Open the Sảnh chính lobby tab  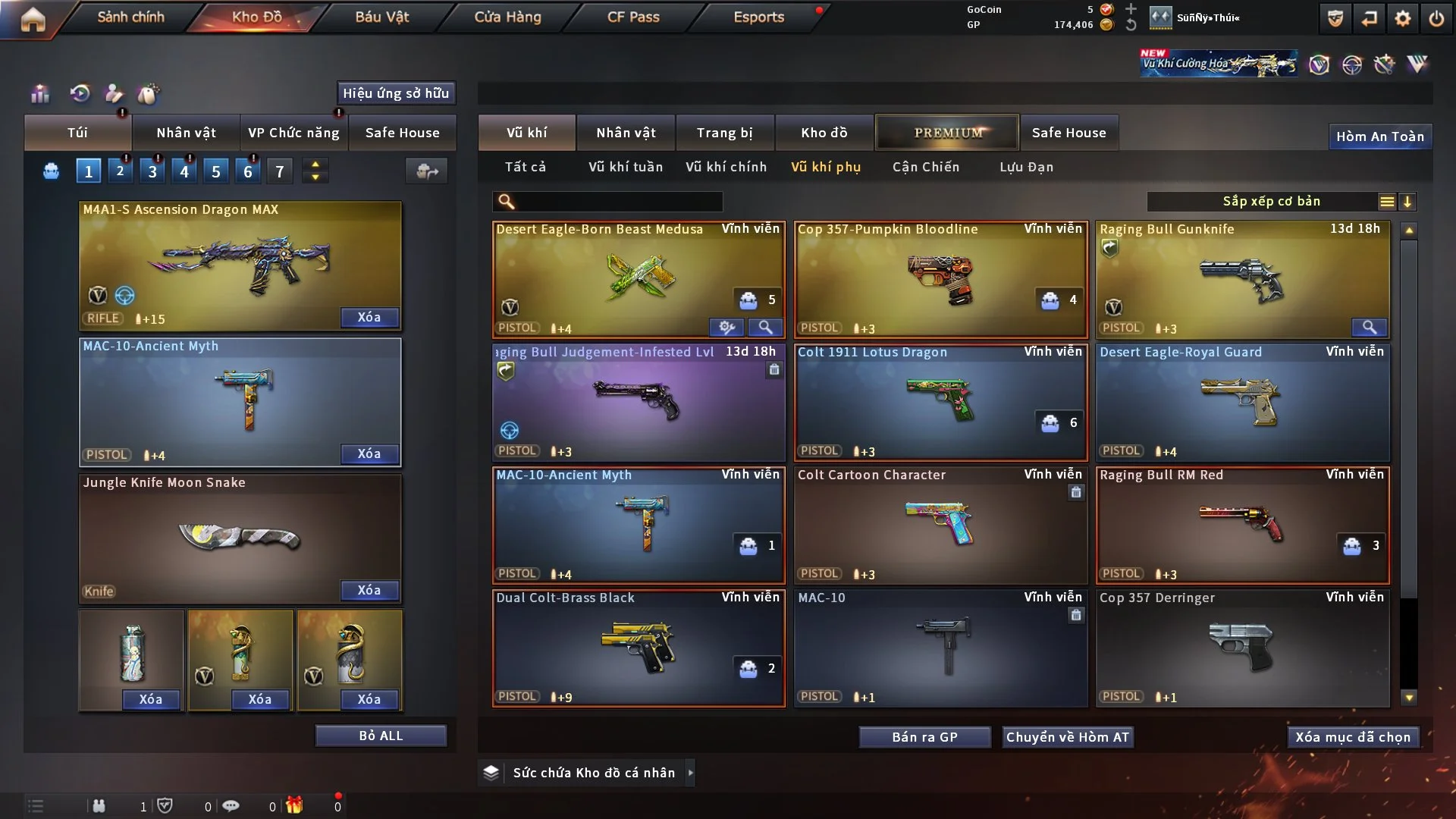click(x=130, y=17)
